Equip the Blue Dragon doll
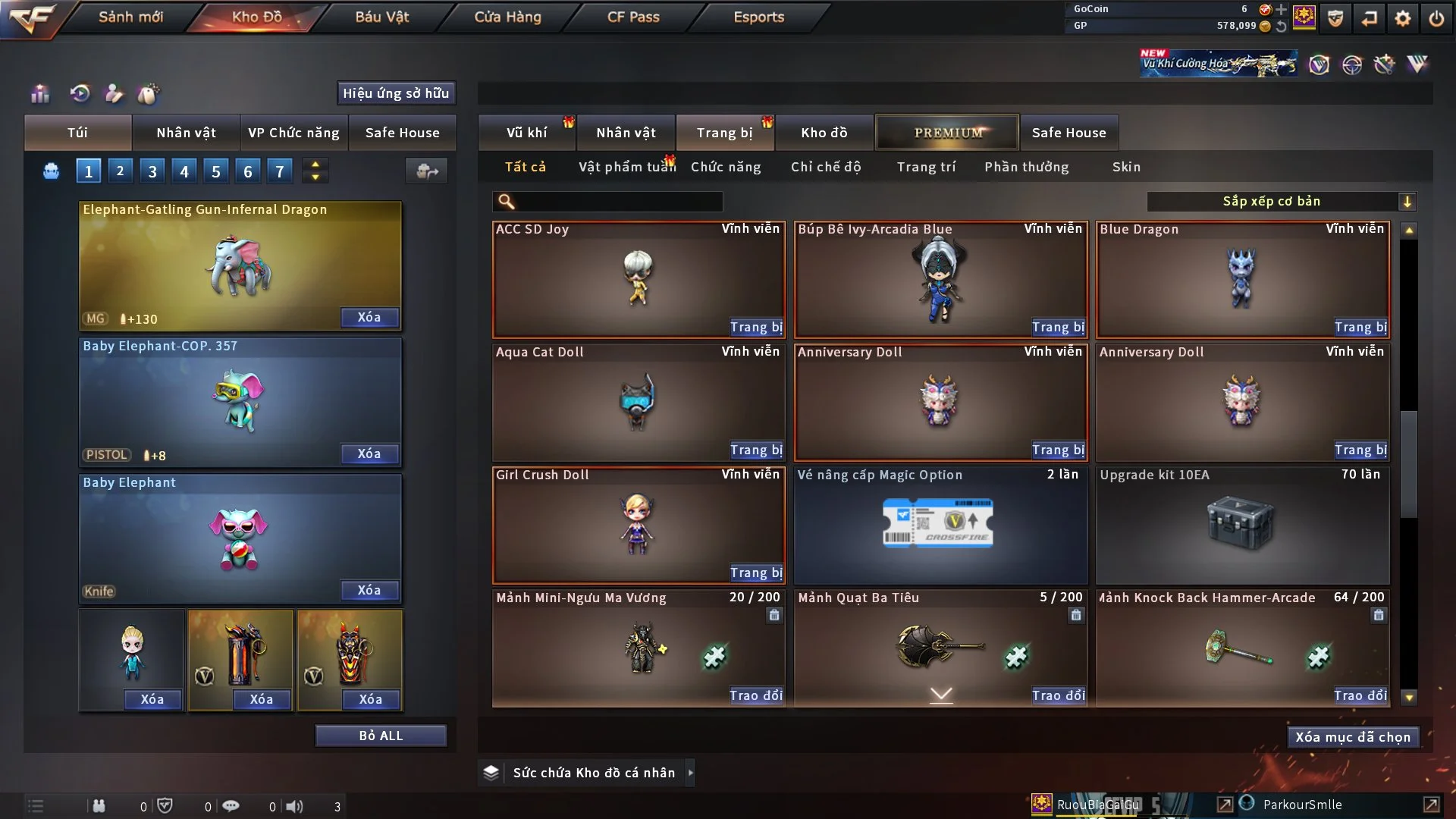Viewport: 1456px width, 819px height. [1360, 328]
